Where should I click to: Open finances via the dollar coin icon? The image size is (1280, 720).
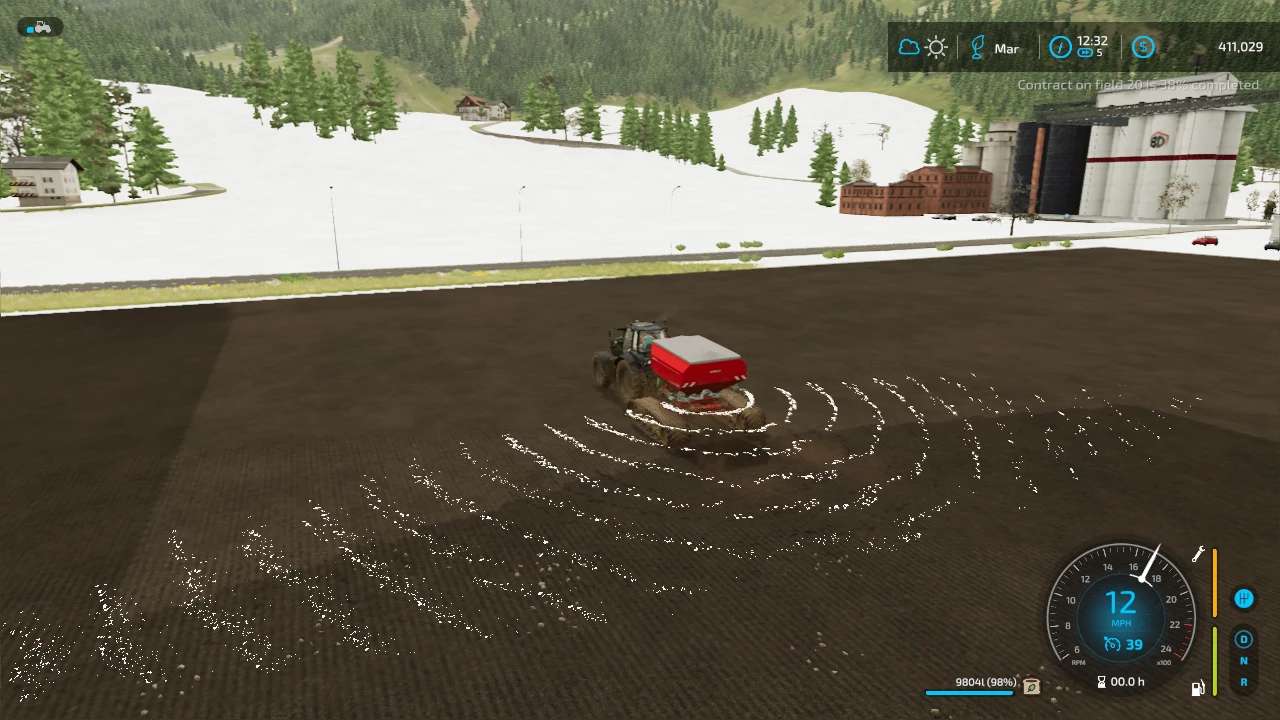click(1142, 48)
